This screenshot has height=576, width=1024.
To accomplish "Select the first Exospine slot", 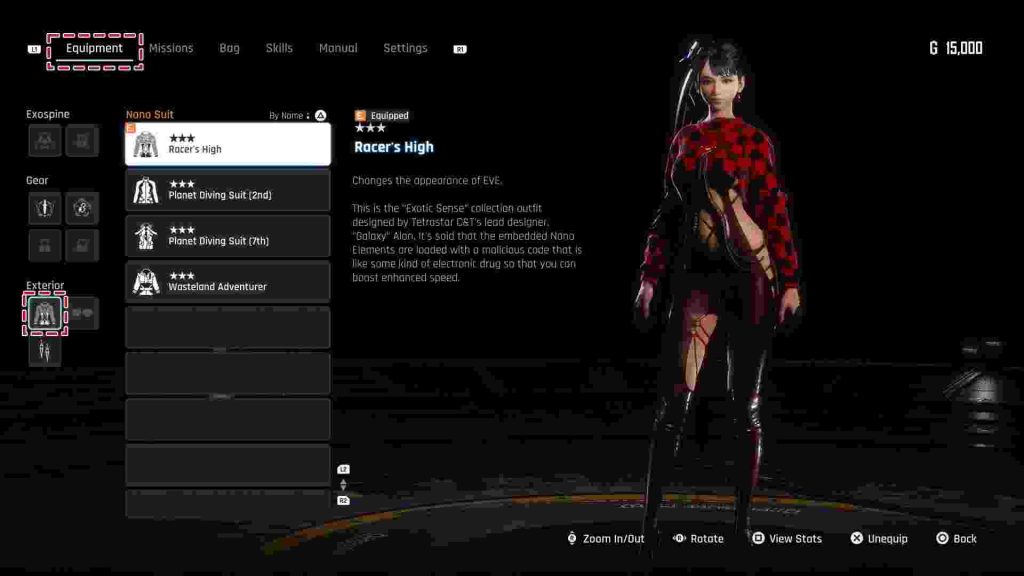I will pos(45,141).
